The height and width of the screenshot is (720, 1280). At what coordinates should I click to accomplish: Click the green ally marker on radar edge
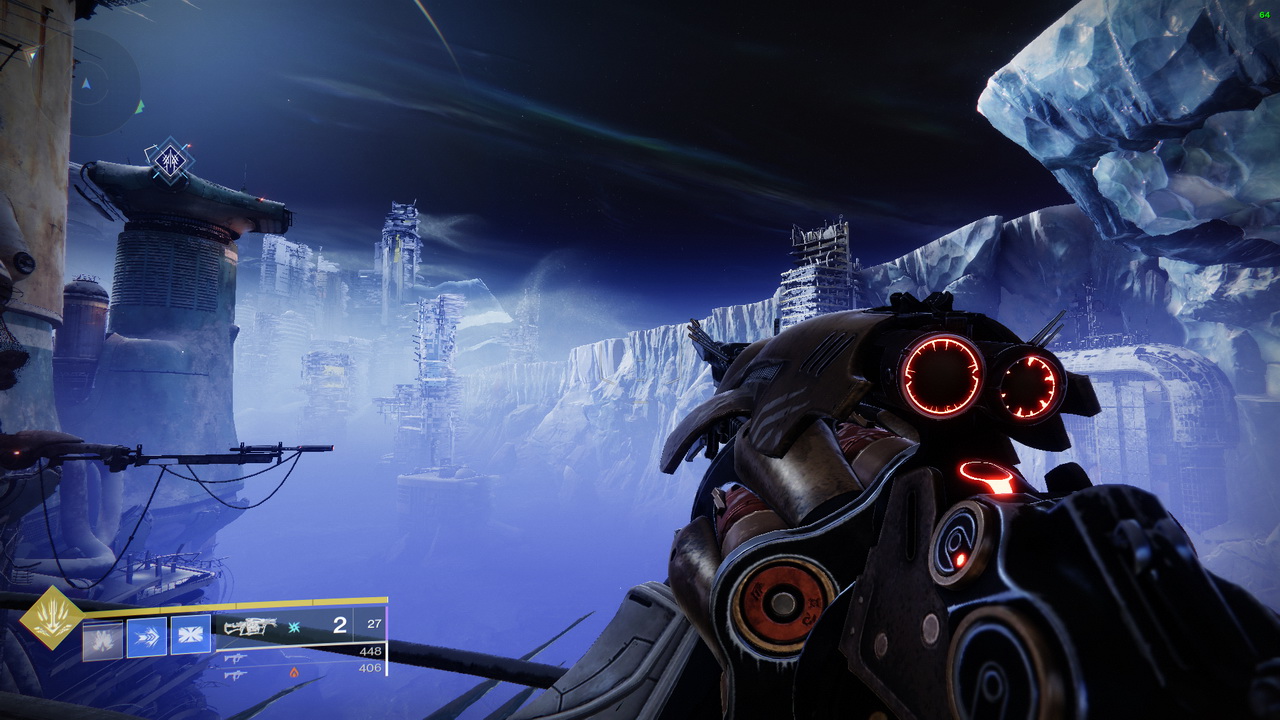140,105
